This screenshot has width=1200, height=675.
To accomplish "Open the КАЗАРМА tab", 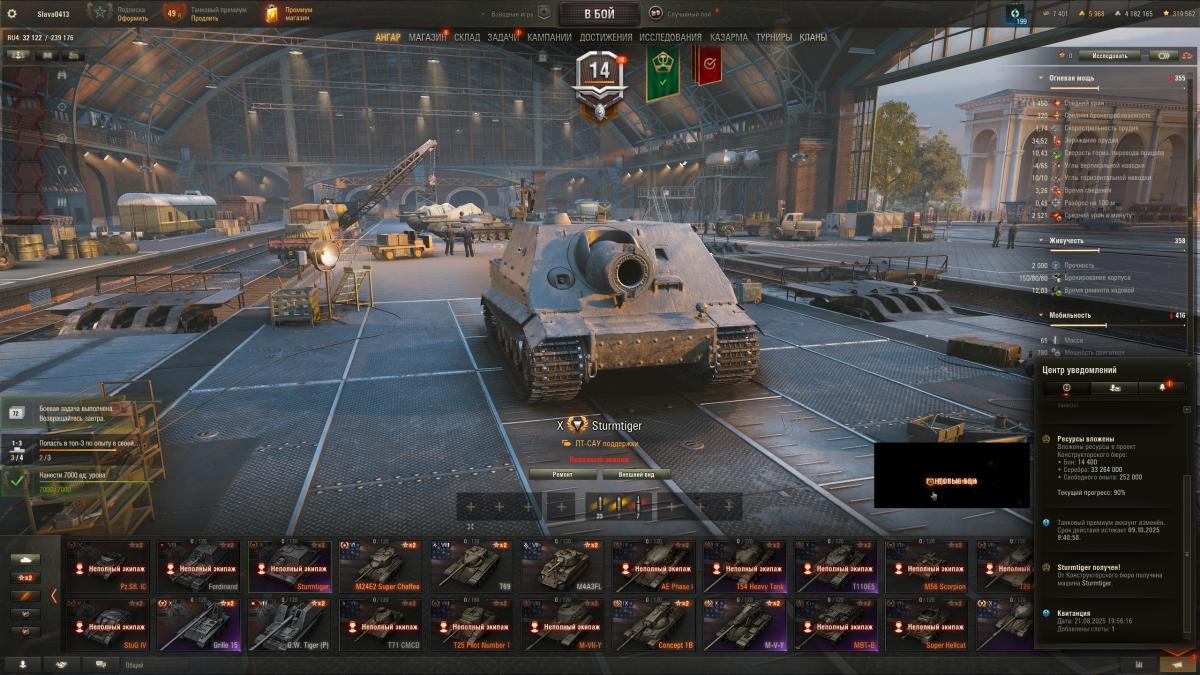I will coord(728,37).
